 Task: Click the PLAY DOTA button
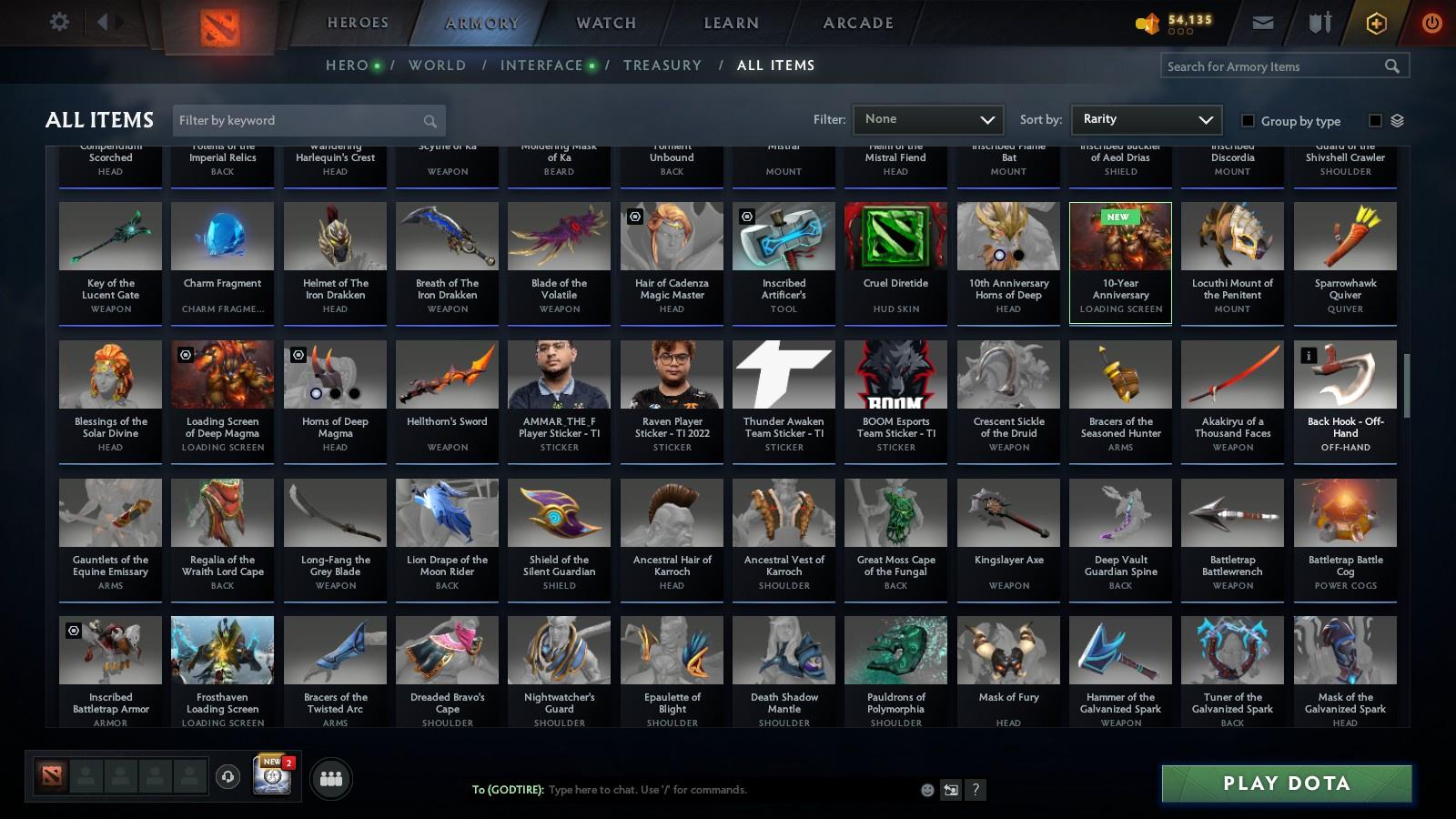(x=1285, y=783)
